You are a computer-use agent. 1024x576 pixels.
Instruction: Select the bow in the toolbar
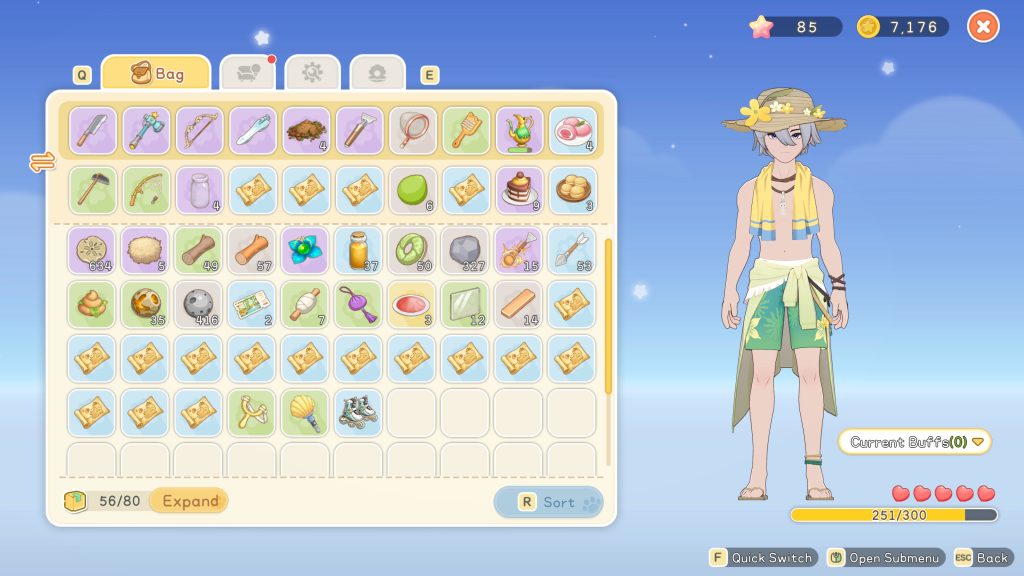200,131
